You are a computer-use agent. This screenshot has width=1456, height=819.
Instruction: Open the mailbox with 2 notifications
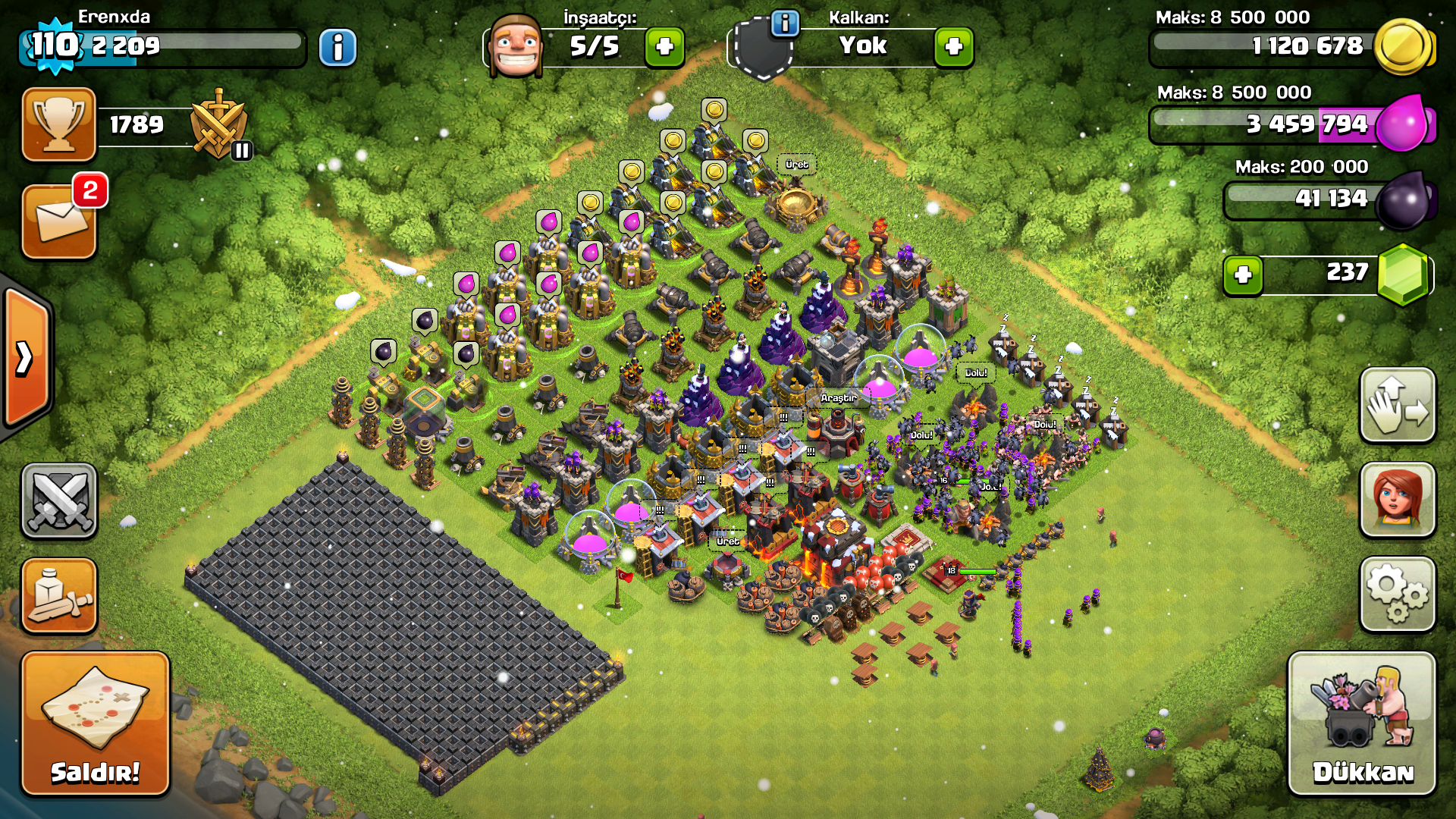pyautogui.click(x=59, y=221)
